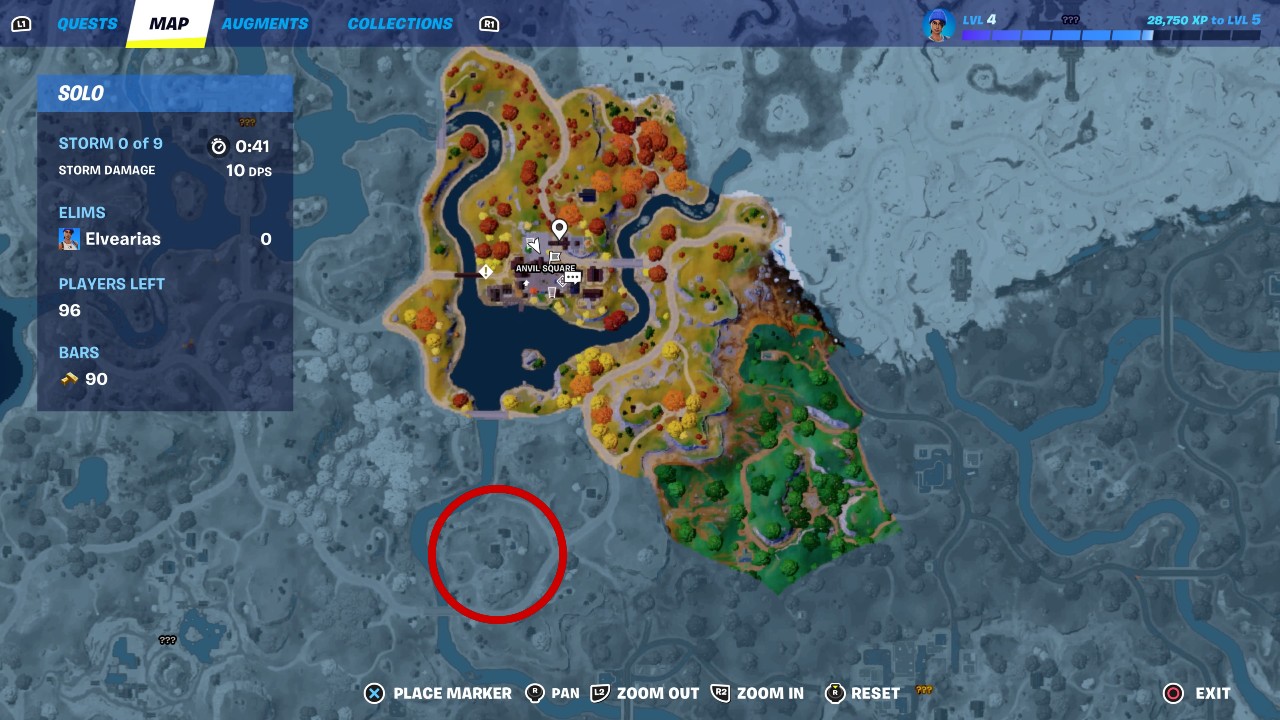Click the stopwatch storm timer icon
The image size is (1280, 720).
[x=219, y=145]
